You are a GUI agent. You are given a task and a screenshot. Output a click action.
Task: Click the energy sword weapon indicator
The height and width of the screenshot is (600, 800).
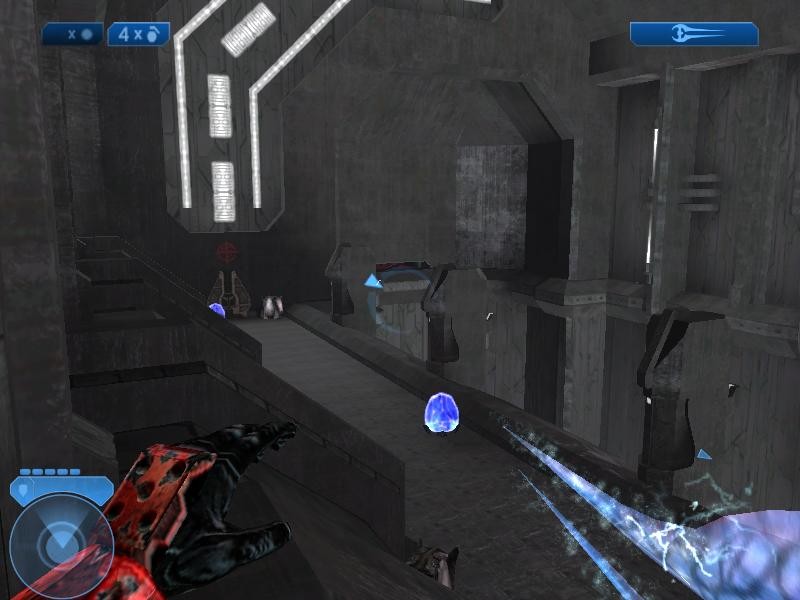[694, 34]
